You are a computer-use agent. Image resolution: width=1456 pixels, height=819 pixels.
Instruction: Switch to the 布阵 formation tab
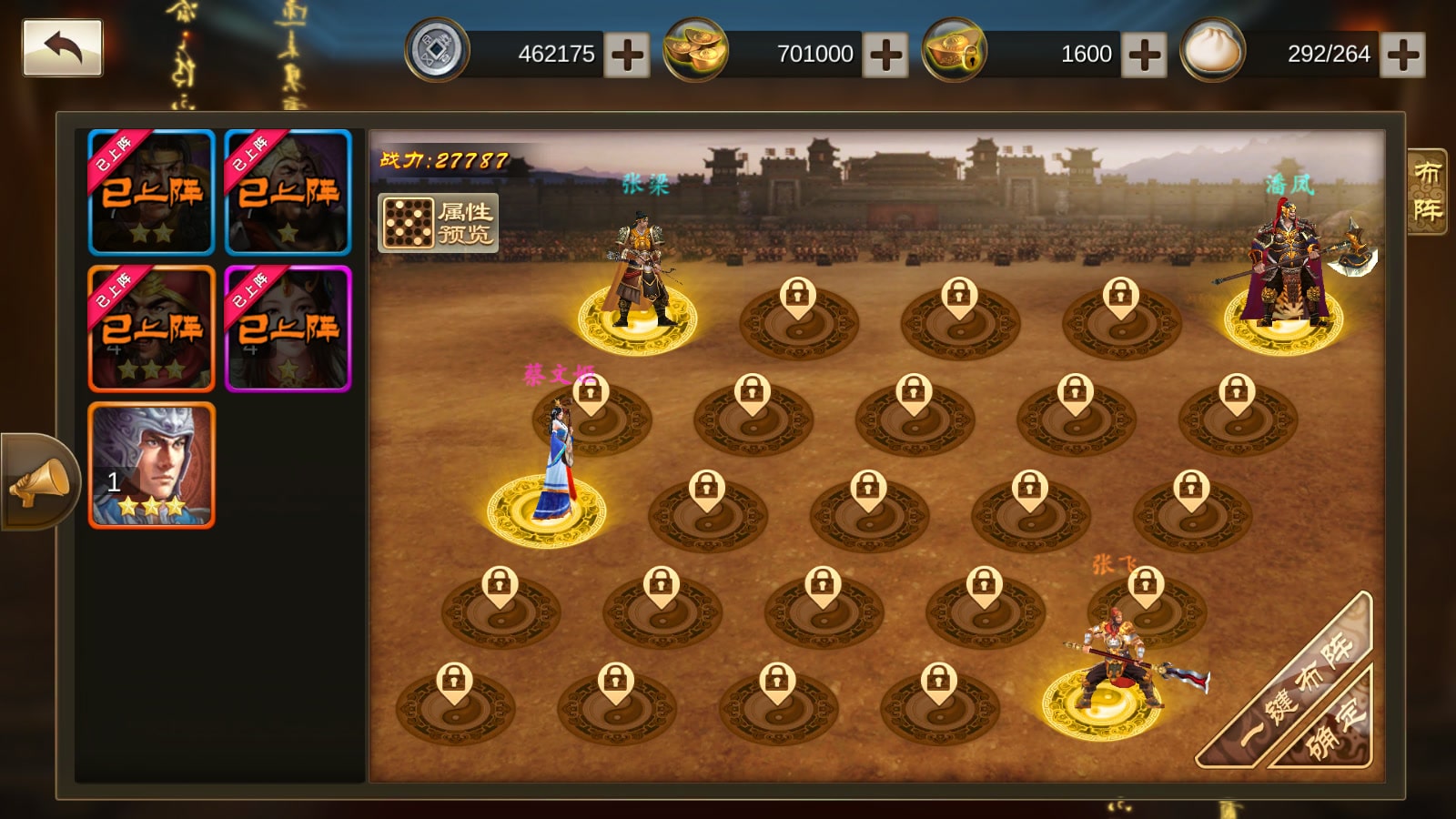click(1426, 192)
